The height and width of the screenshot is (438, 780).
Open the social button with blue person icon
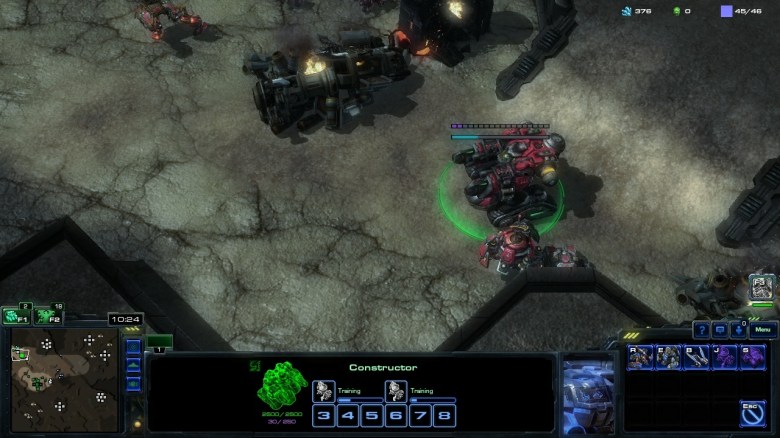tap(738, 330)
